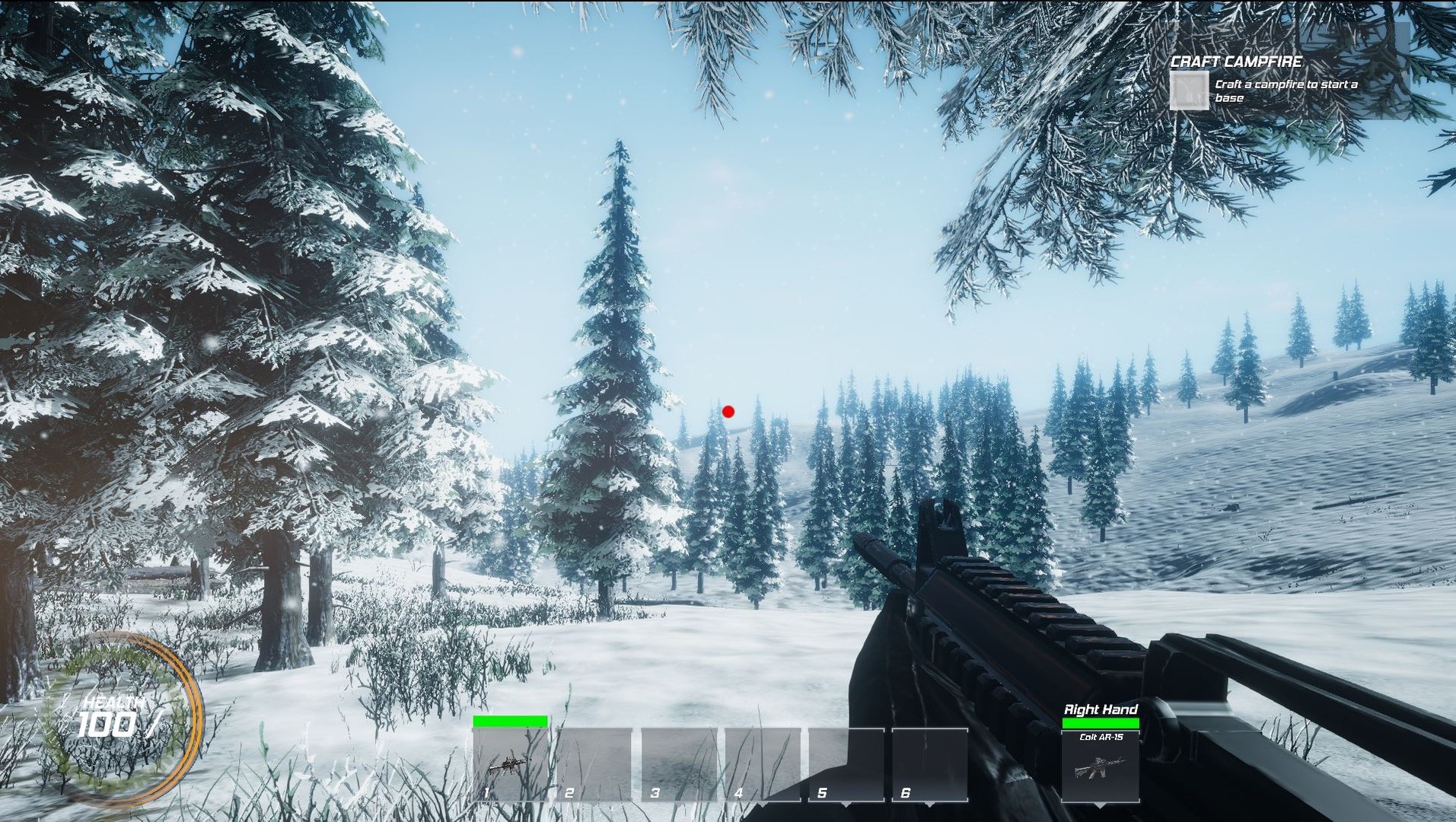Image resolution: width=1456 pixels, height=822 pixels.
Task: Click the Right Hand panel header
Action: pyautogui.click(x=1101, y=708)
